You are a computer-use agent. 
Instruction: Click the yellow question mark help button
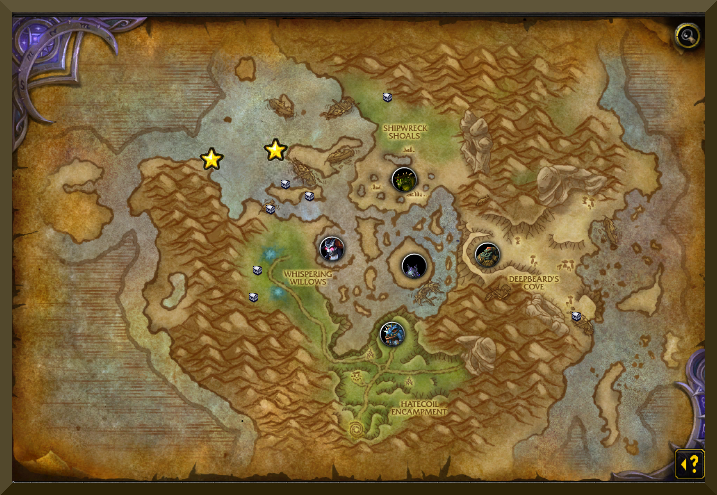point(689,464)
